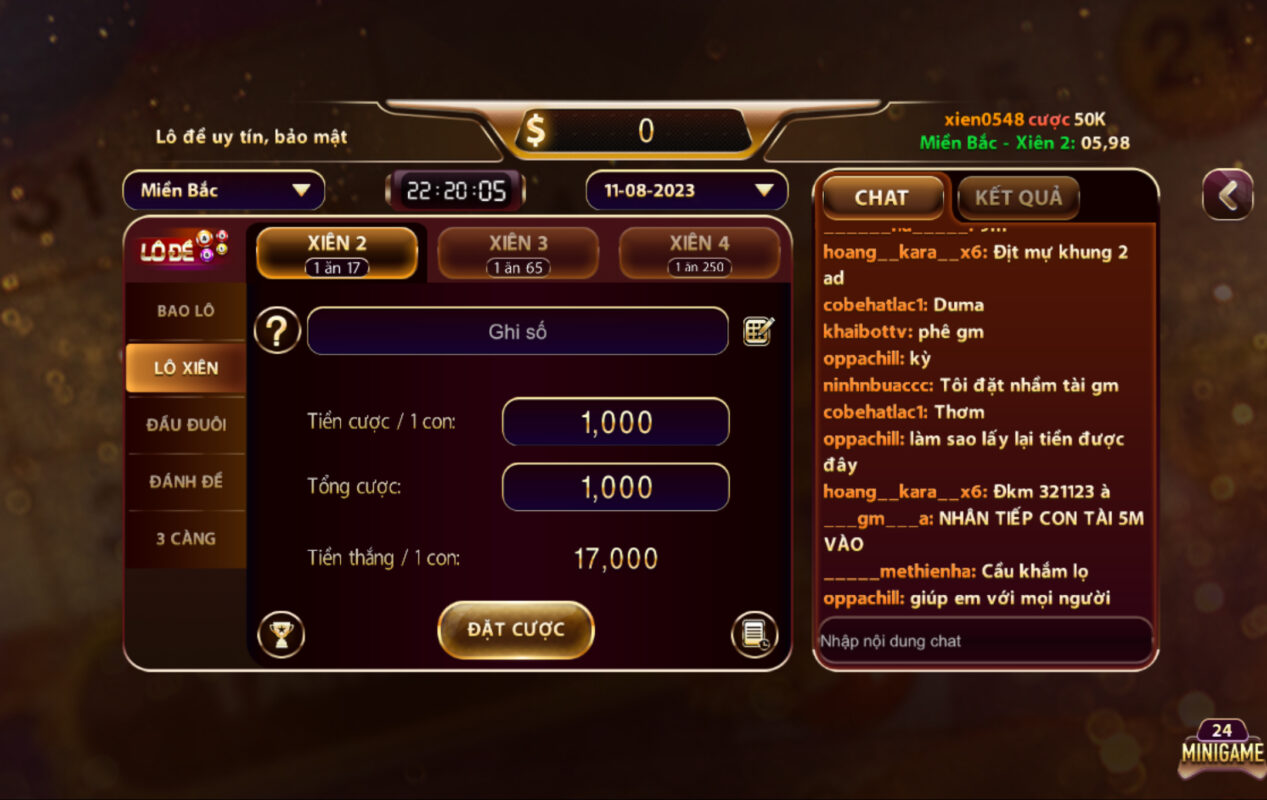
Task: Show the bet history icon
Action: pyautogui.click(x=754, y=634)
